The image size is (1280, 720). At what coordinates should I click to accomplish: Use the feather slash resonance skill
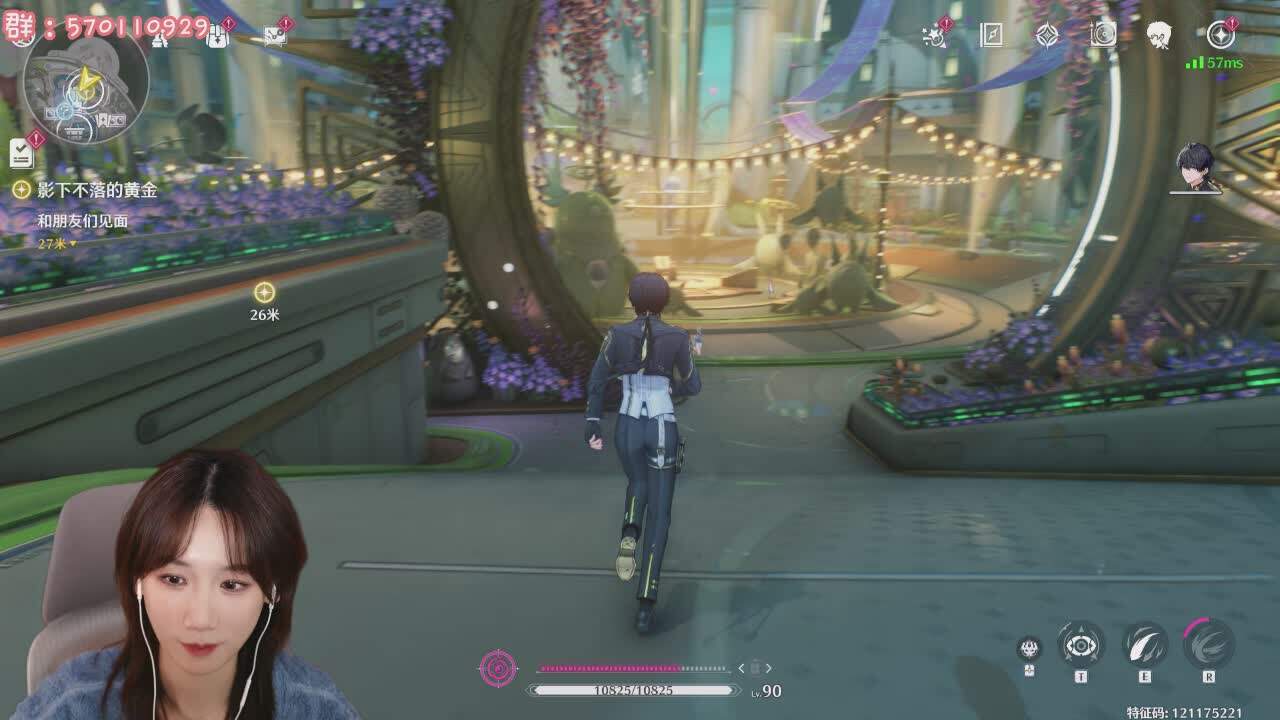(x=1145, y=645)
